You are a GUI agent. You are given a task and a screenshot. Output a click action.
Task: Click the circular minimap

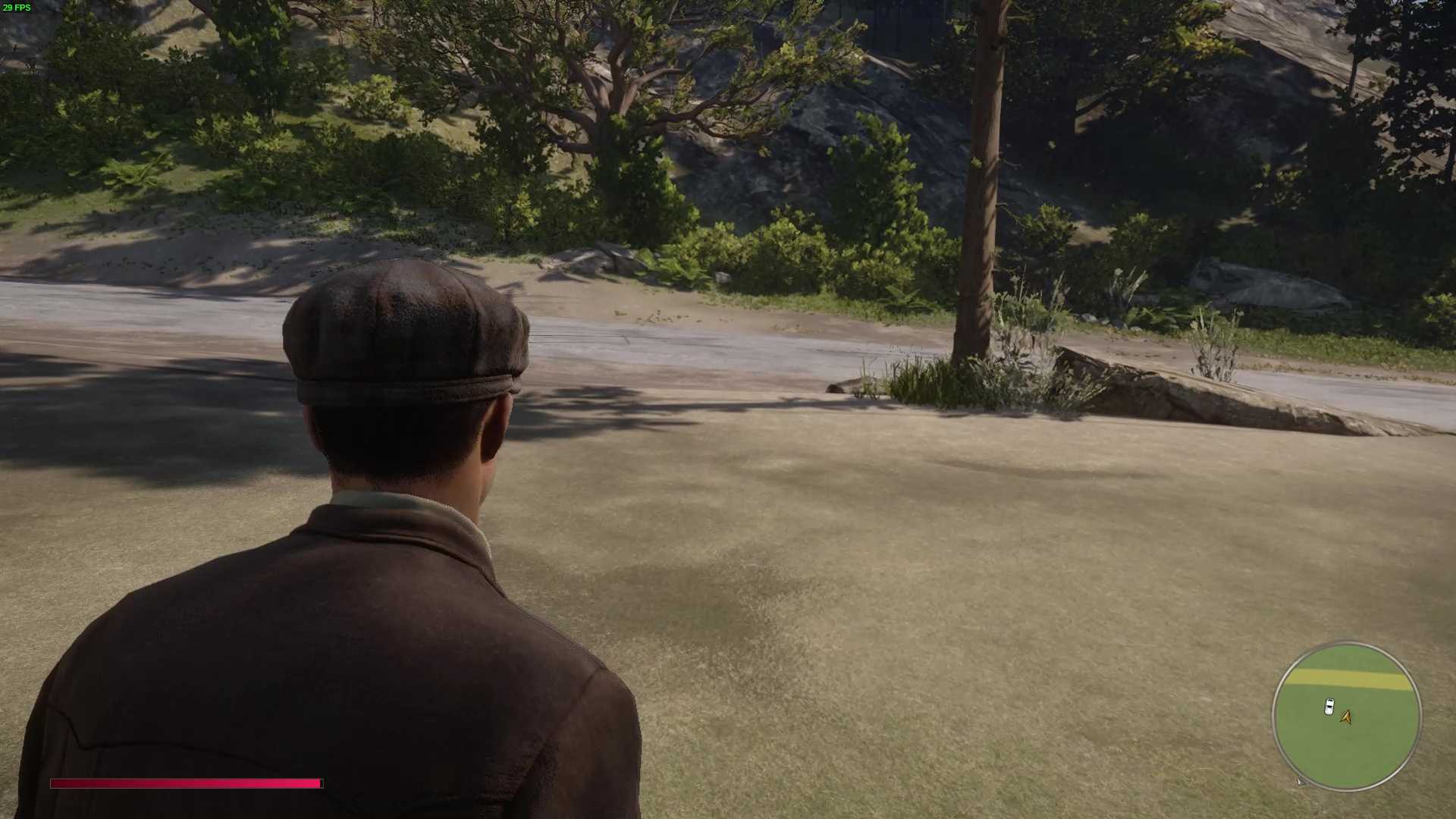pos(1346,717)
